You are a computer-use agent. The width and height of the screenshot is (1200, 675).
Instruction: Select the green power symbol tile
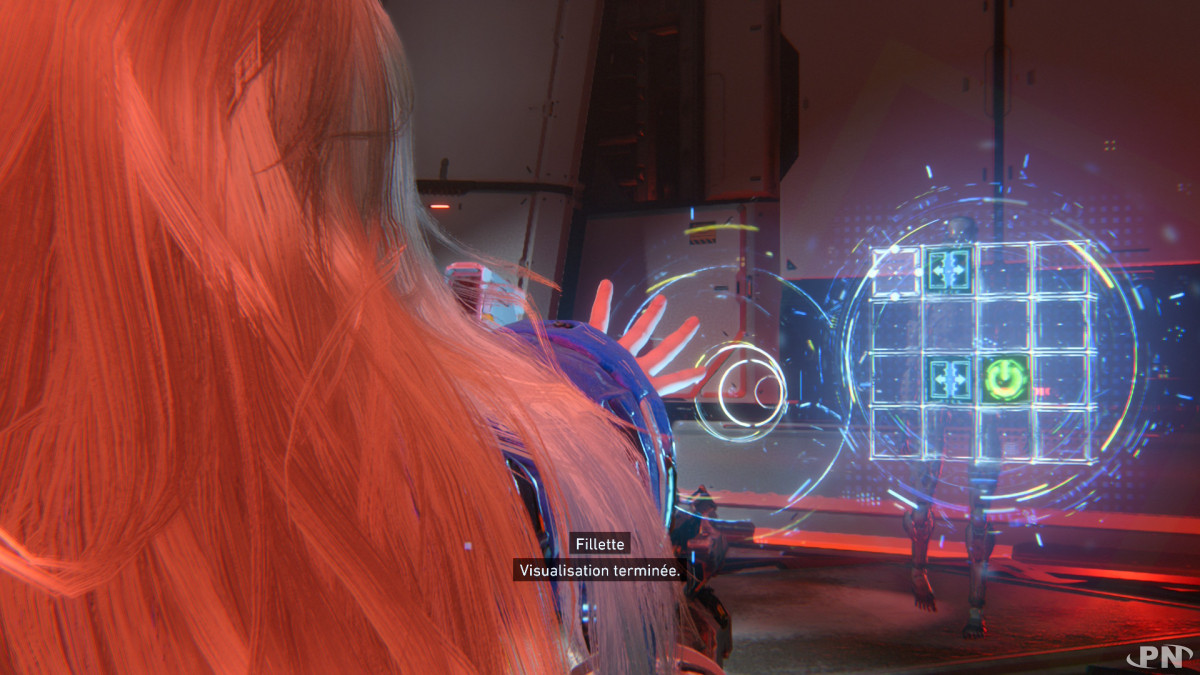1005,380
